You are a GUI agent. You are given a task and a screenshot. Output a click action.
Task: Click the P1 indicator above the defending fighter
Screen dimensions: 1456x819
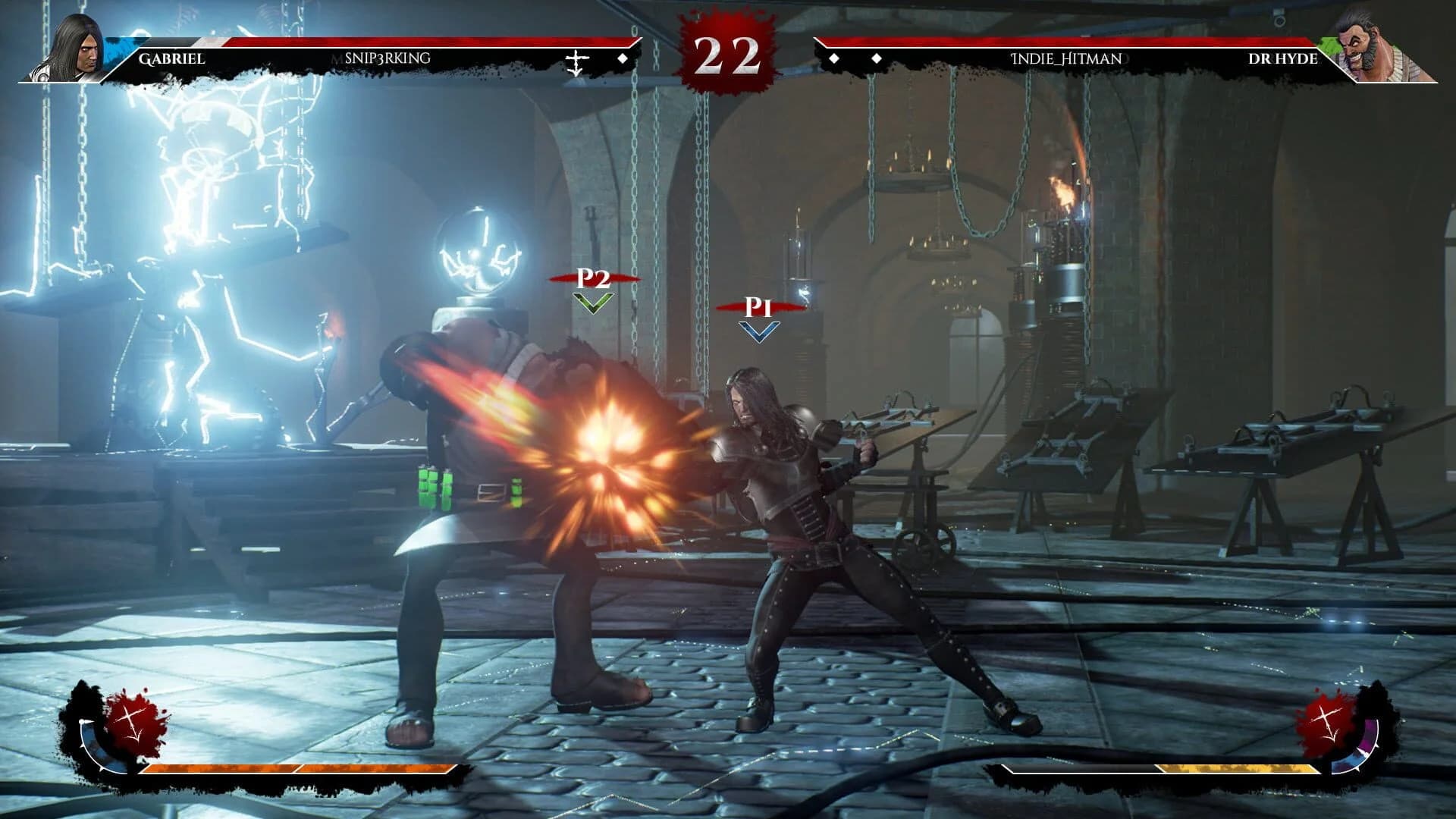tap(757, 307)
